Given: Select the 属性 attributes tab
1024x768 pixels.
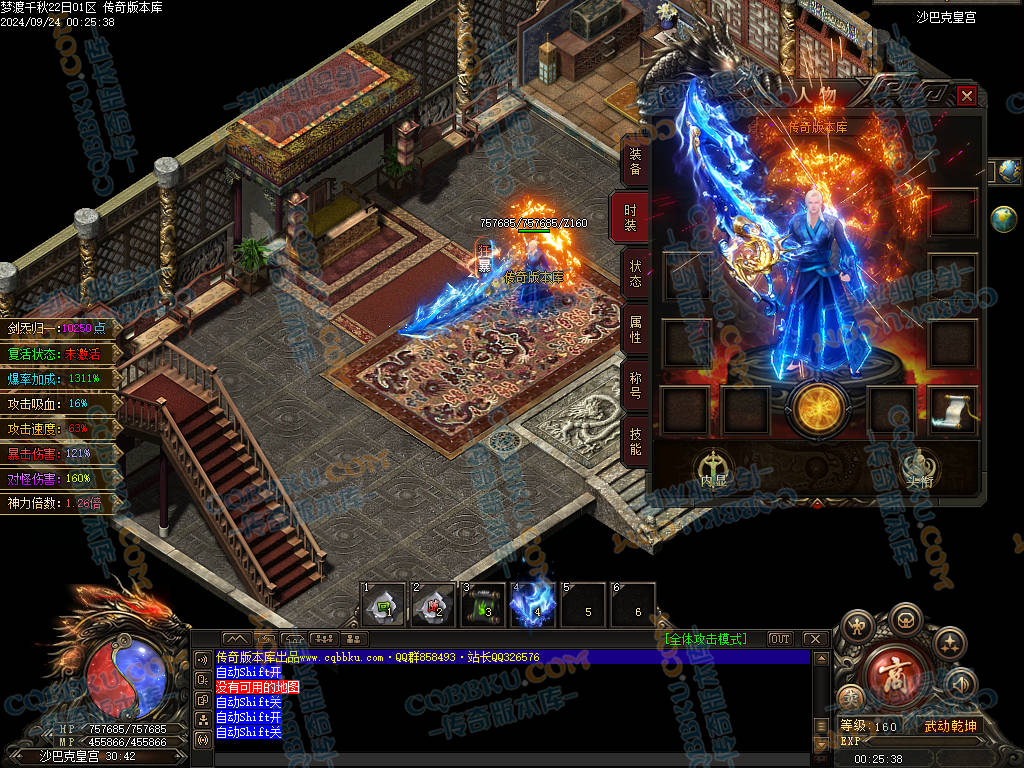Looking at the screenshot, I should [635, 329].
